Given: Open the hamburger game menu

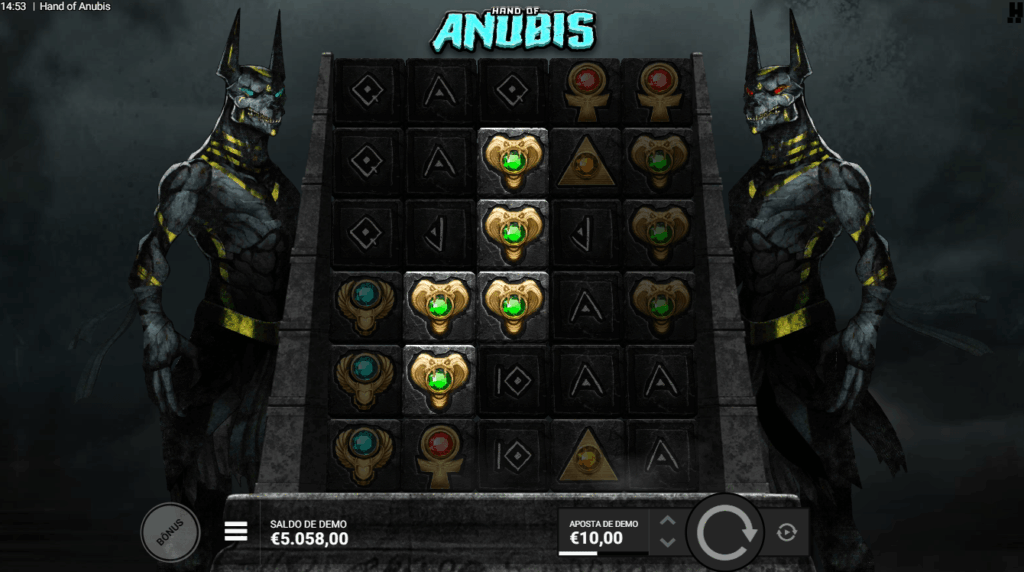Looking at the screenshot, I should coord(236,531).
